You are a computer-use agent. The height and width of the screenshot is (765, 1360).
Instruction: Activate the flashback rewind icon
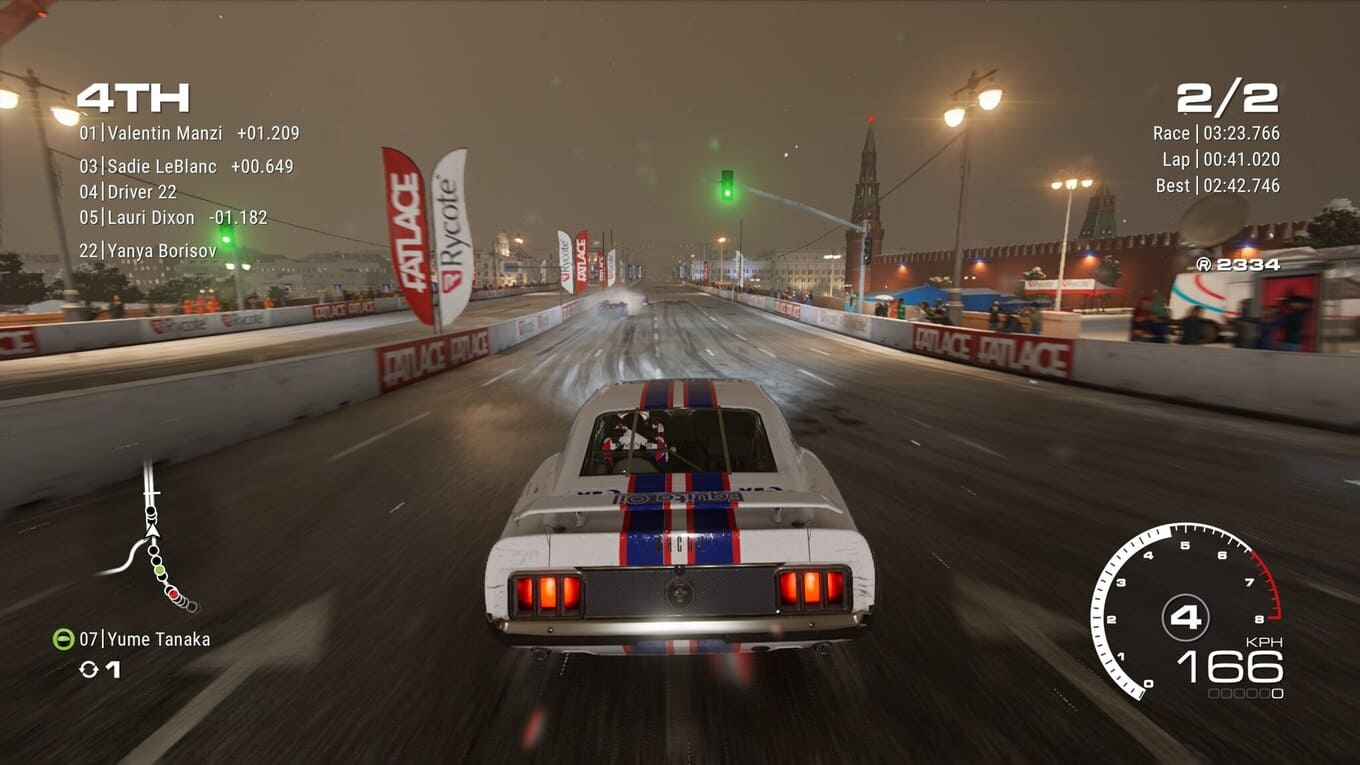click(x=89, y=669)
